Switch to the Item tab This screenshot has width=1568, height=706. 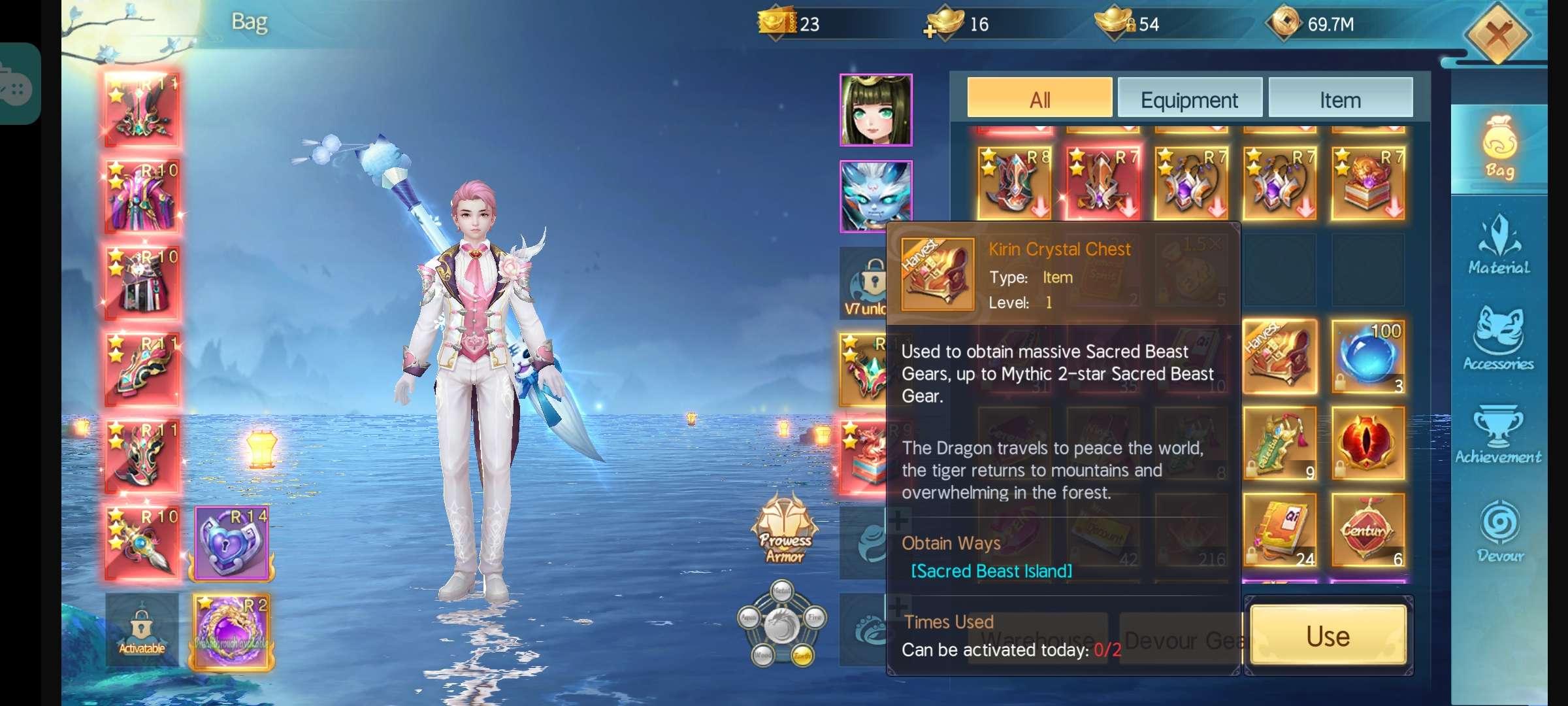[x=1340, y=99]
